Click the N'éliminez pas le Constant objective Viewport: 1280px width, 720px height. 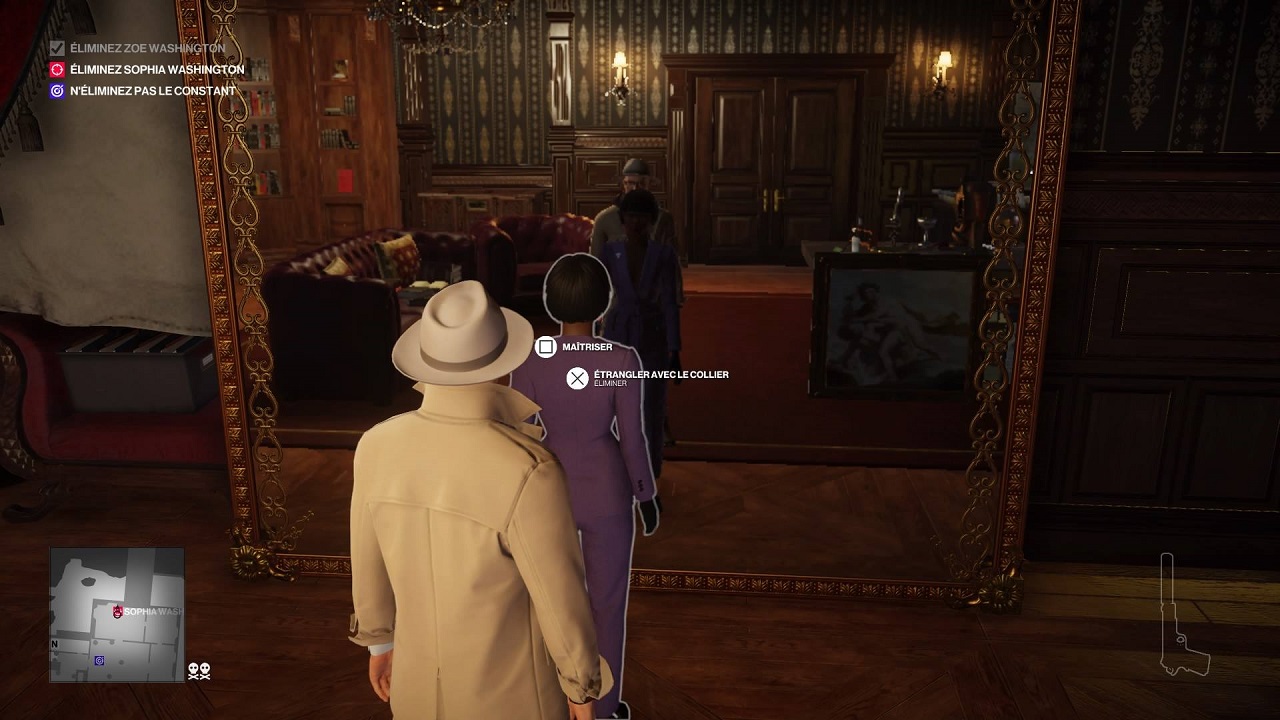(x=152, y=91)
